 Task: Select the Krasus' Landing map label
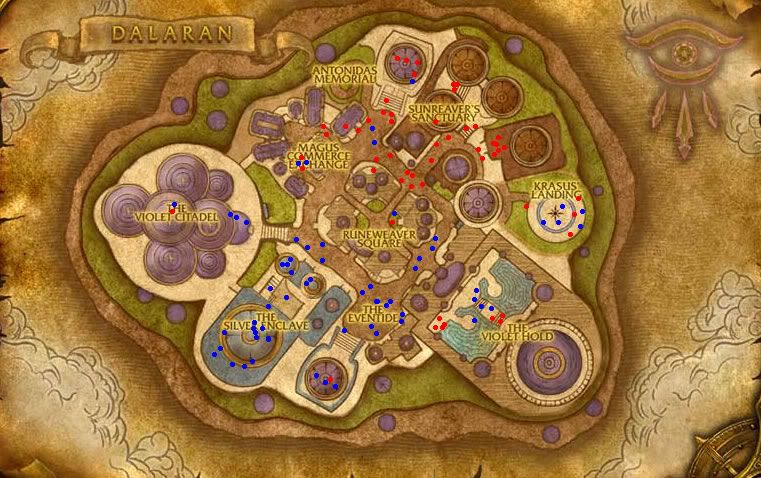click(555, 192)
